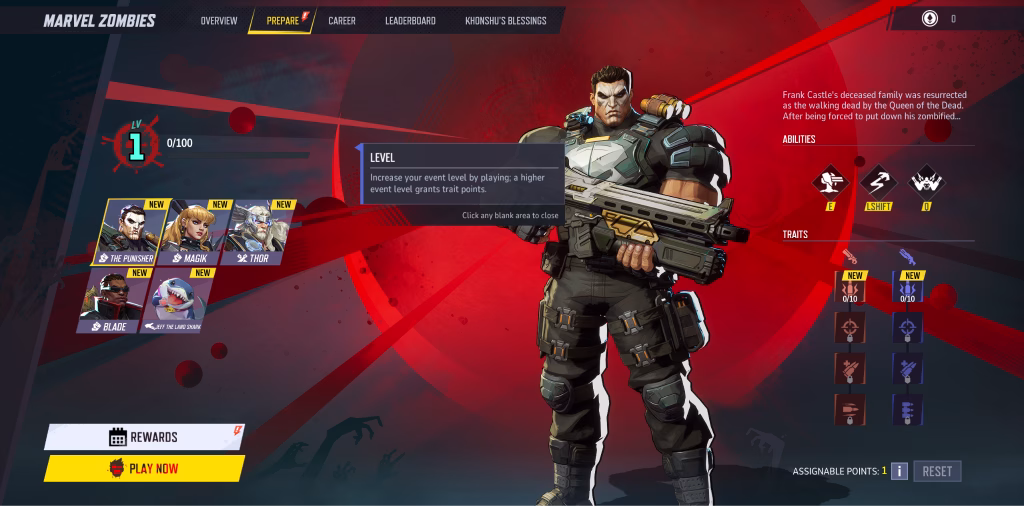Image resolution: width=1024 pixels, height=506 pixels.
Task: View the Q ability icon
Action: pyautogui.click(x=924, y=182)
